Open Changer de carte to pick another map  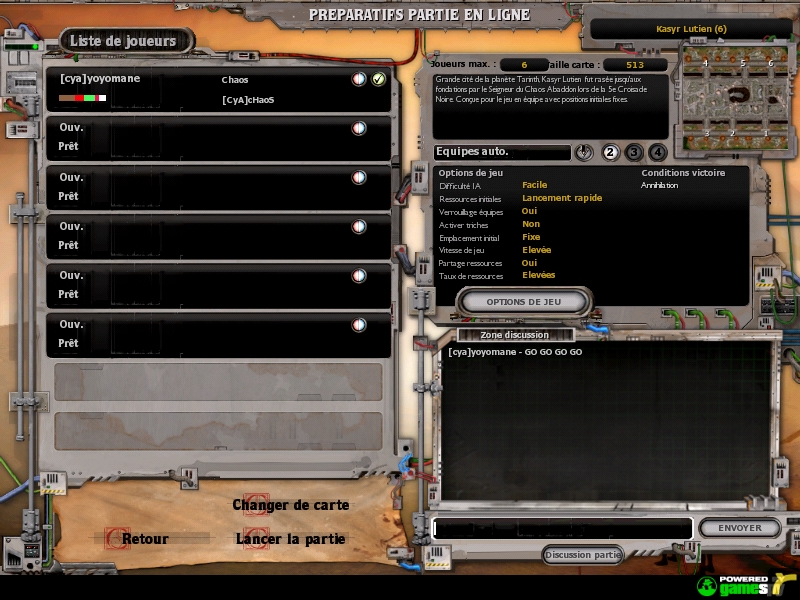coord(291,505)
